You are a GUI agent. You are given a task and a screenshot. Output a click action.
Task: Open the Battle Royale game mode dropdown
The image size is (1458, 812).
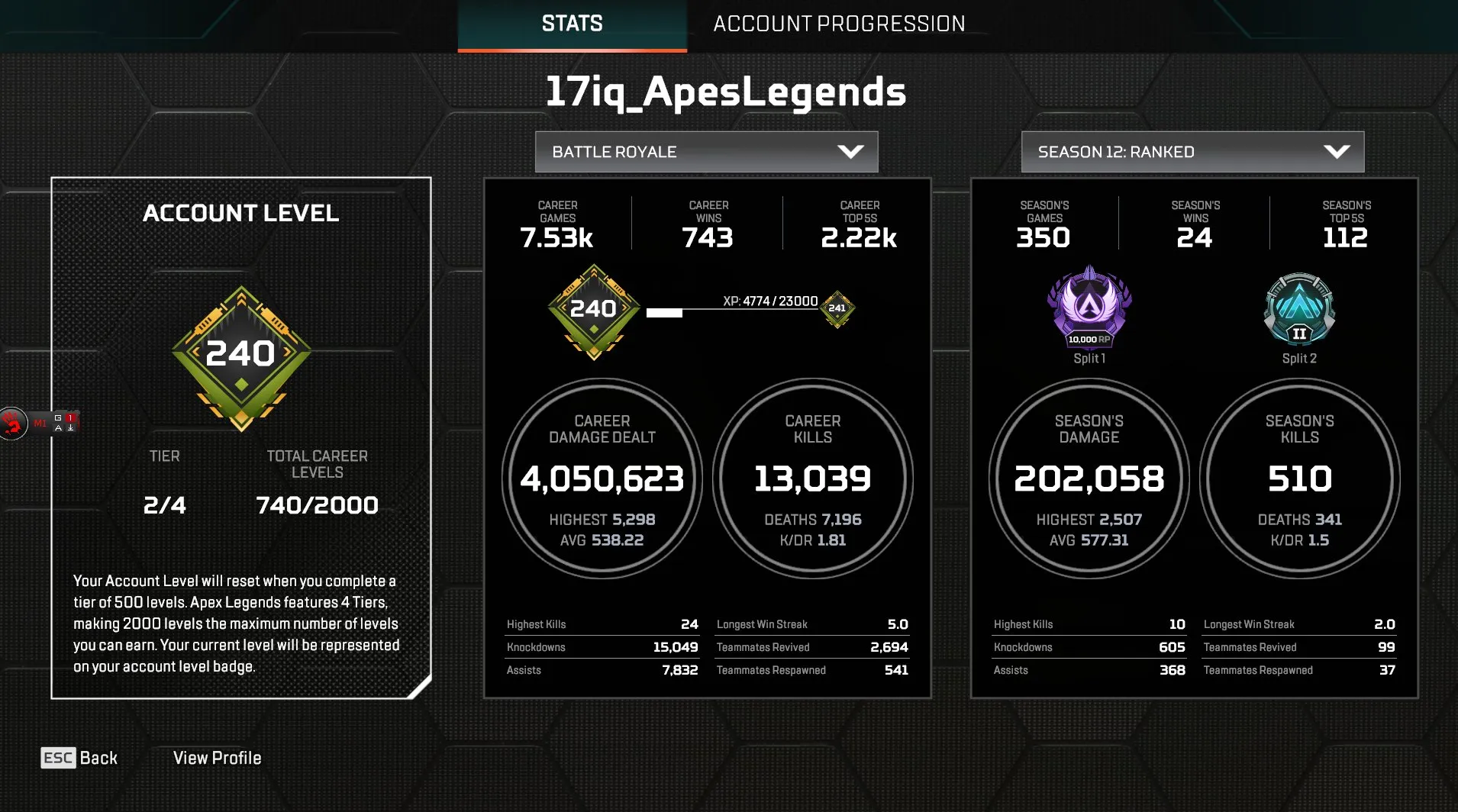[x=705, y=151]
